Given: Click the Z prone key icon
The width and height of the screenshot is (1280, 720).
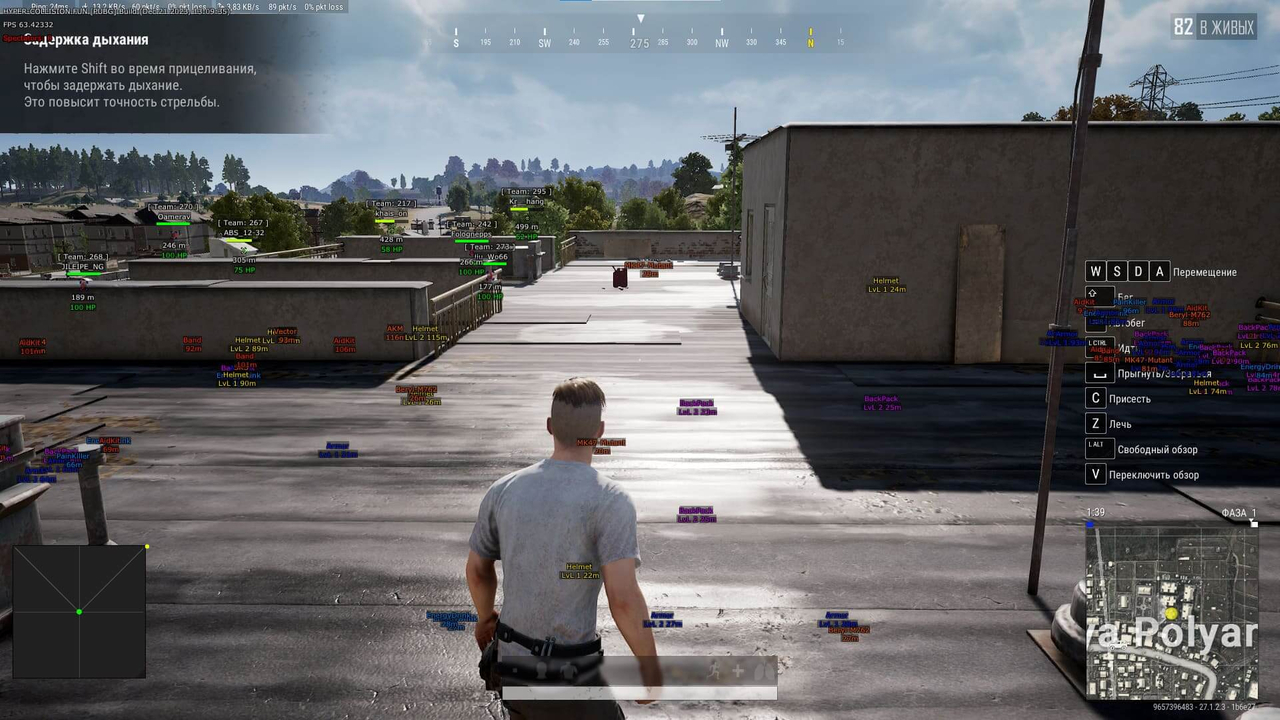Looking at the screenshot, I should click(x=1095, y=423).
